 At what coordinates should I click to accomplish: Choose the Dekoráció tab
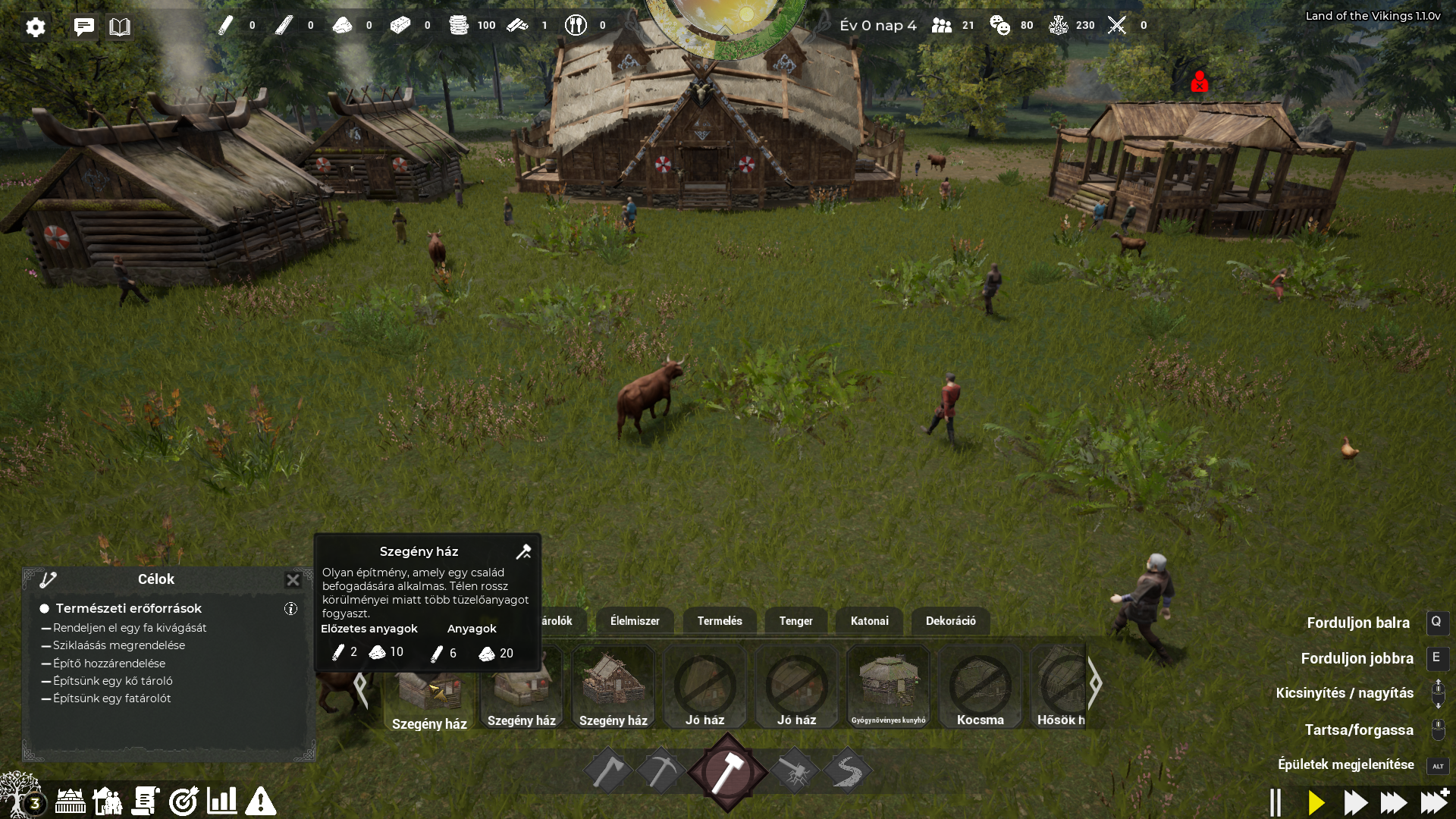click(x=950, y=621)
